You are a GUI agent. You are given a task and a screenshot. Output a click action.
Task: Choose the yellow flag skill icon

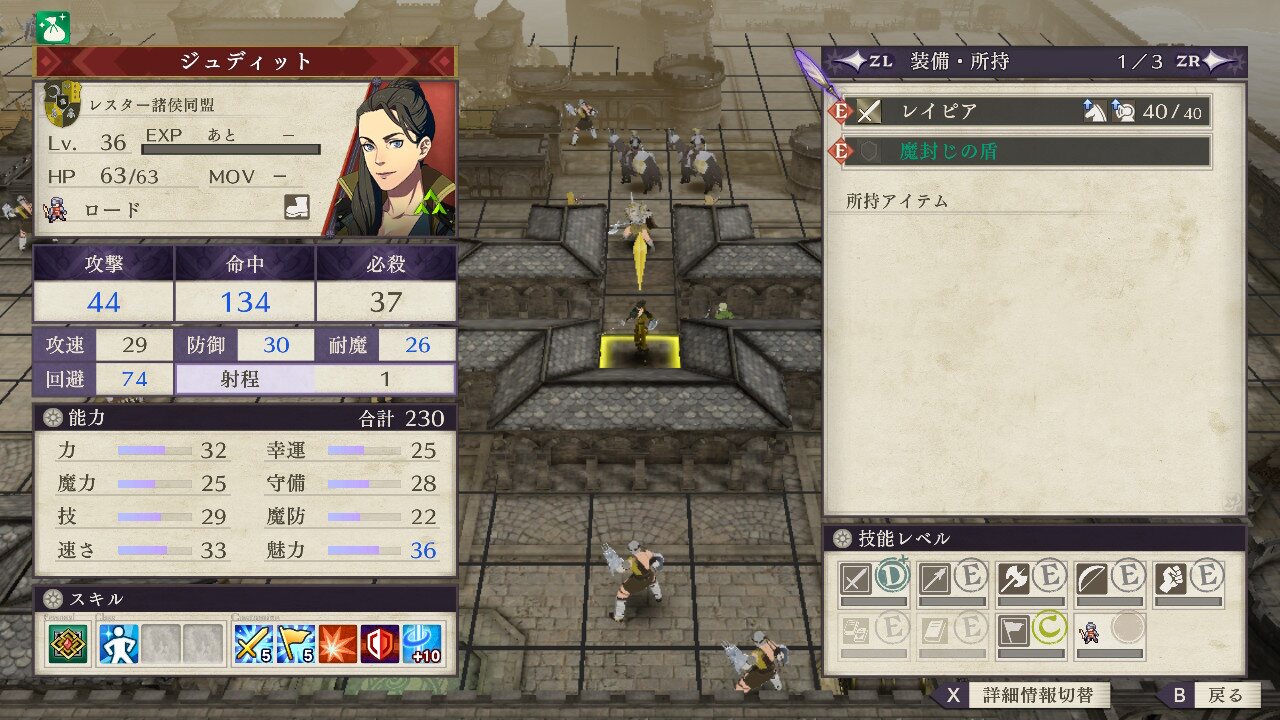[x=297, y=645]
